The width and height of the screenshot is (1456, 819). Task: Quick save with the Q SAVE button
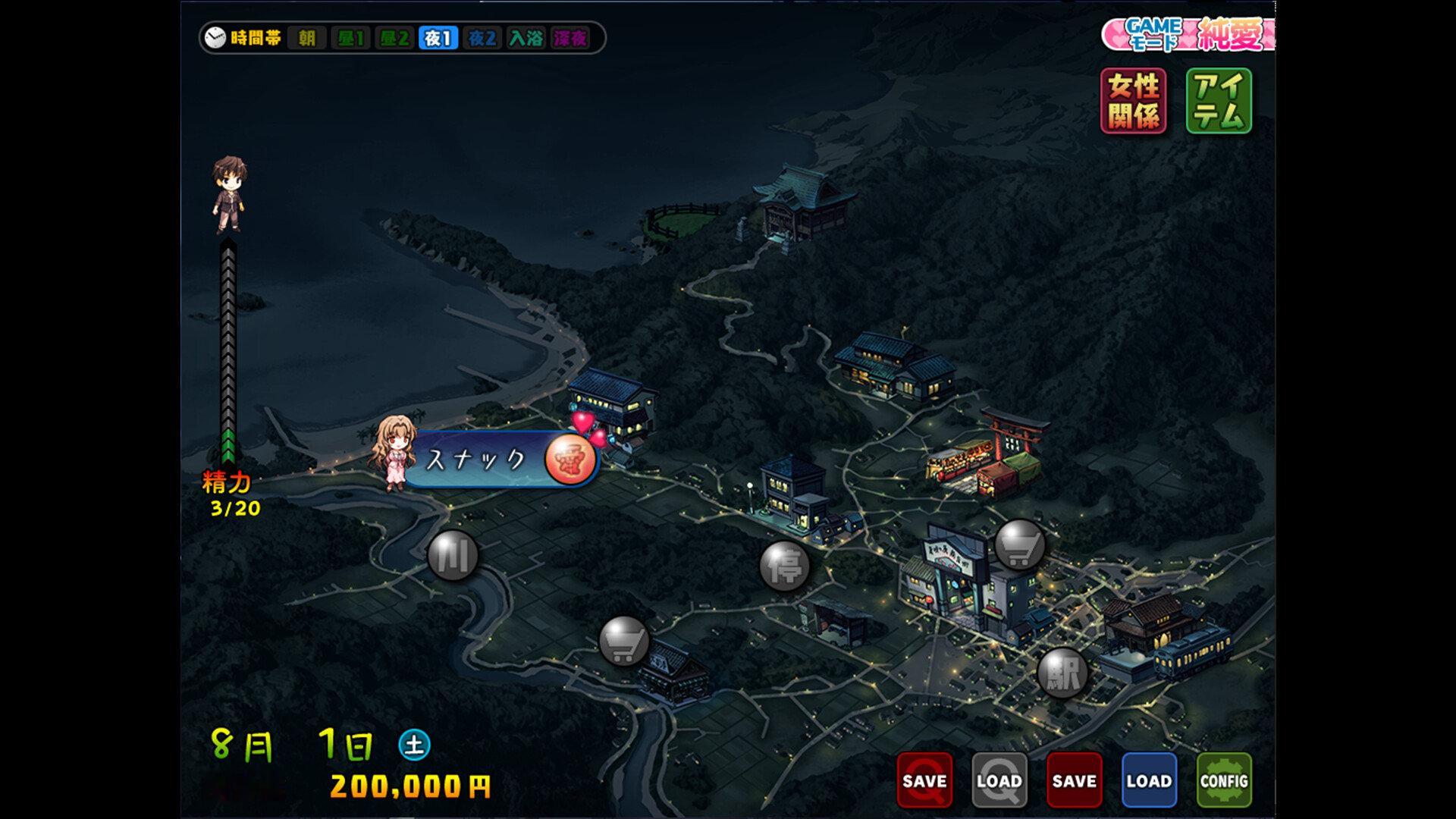coord(924,780)
